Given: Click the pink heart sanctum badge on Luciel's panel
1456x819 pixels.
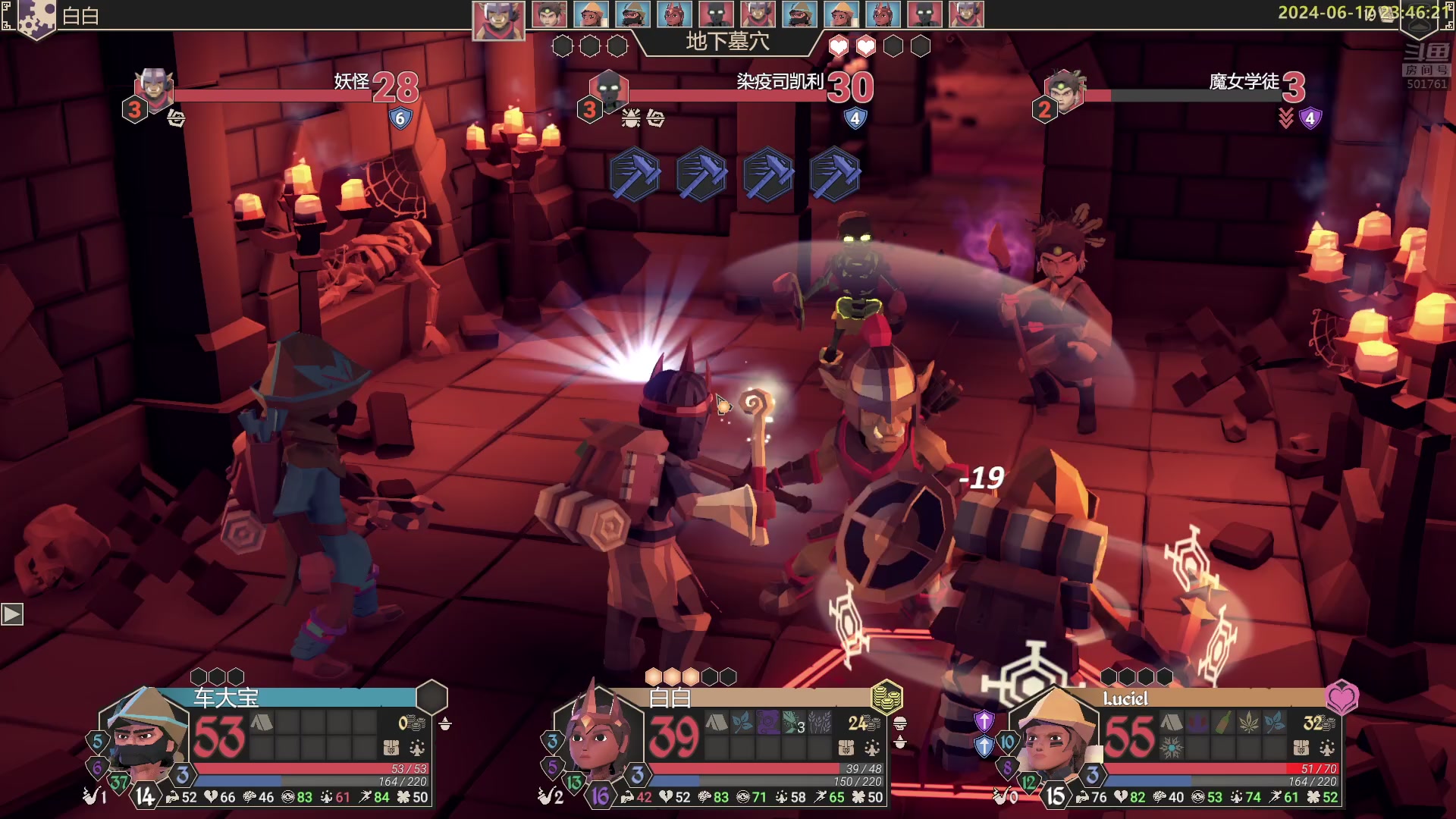Looking at the screenshot, I should pos(1341,697).
